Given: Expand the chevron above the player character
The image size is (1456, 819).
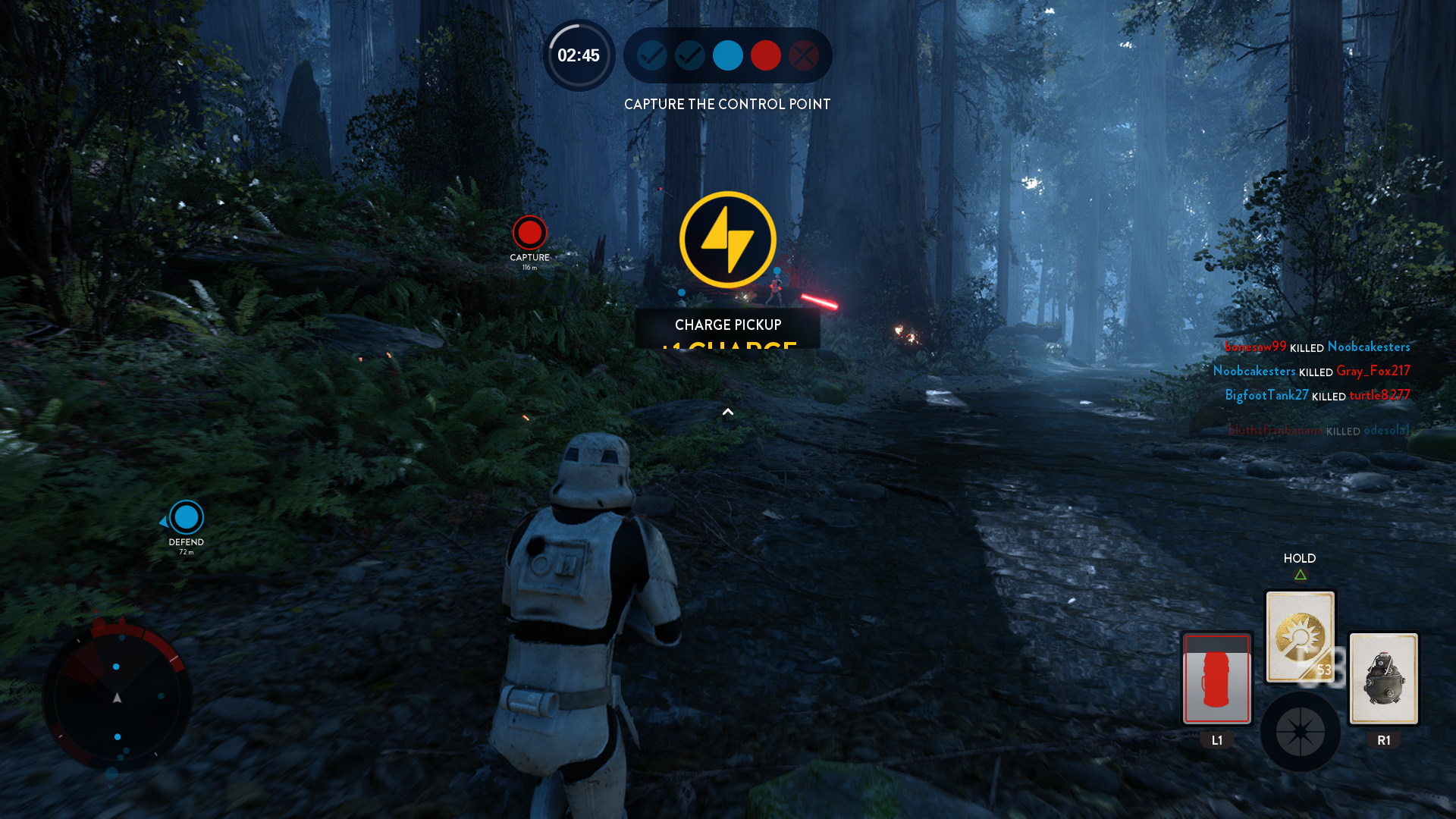Looking at the screenshot, I should point(727,412).
